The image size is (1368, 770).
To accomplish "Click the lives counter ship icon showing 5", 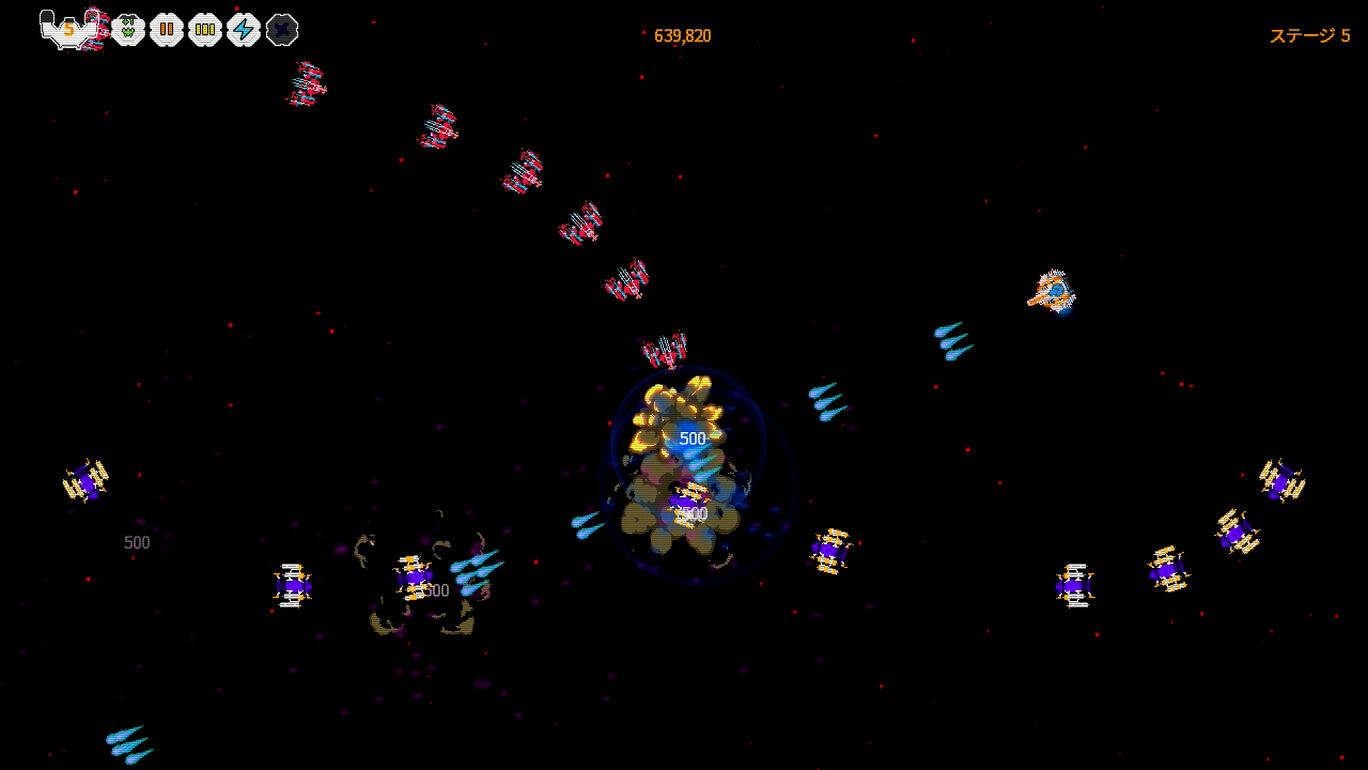I will coord(66,28).
